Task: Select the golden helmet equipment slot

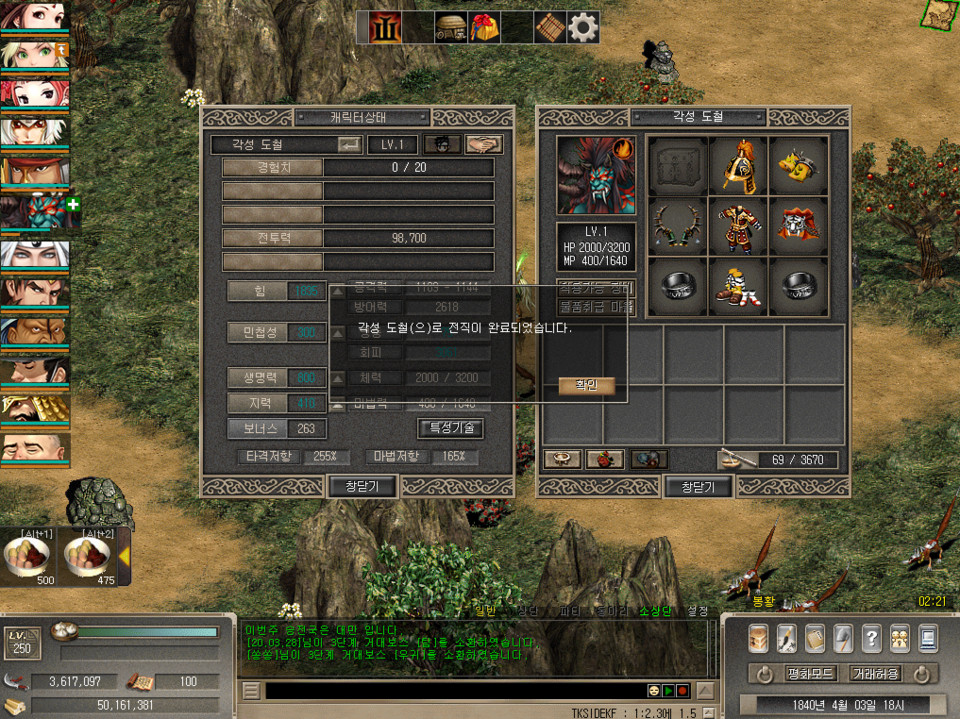Action: tap(738, 164)
